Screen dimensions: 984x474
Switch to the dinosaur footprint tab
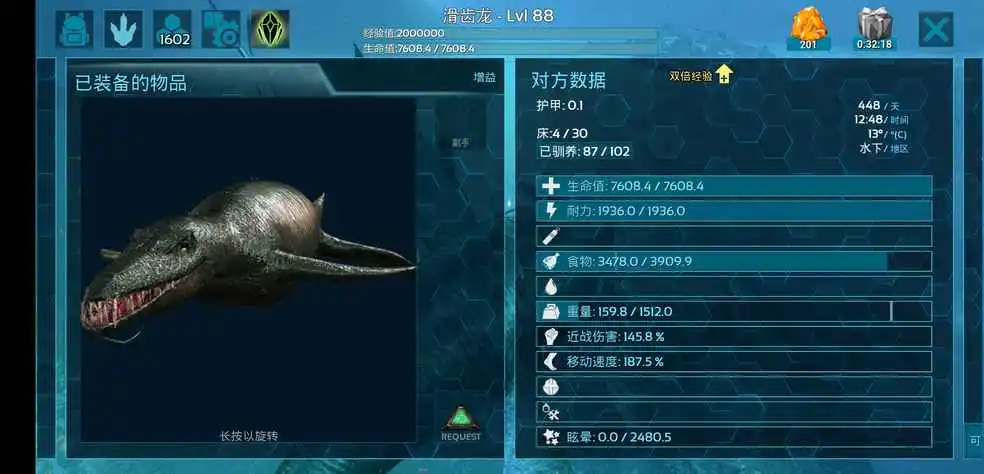pyautogui.click(x=124, y=29)
